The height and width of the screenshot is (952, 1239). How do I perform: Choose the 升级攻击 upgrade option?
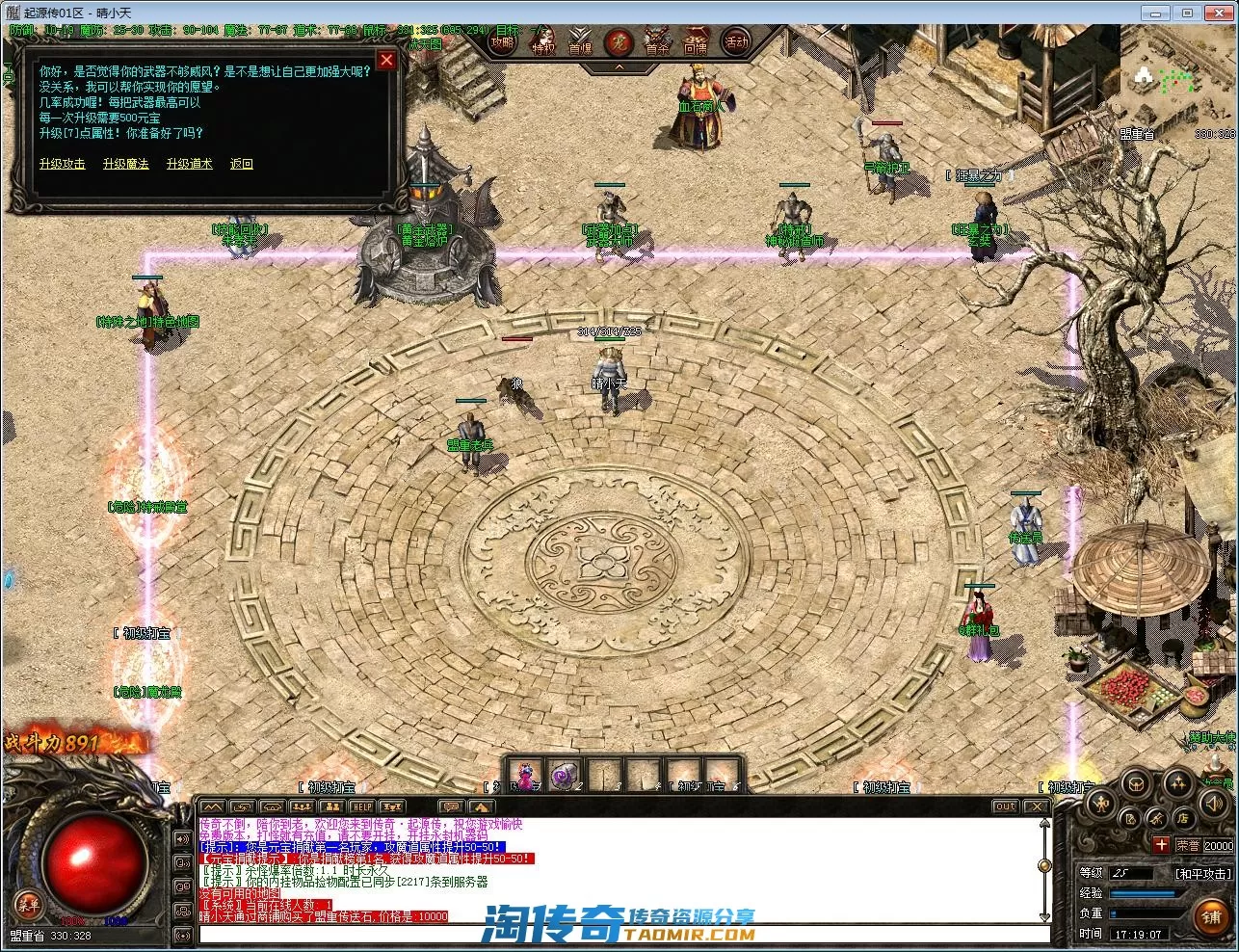click(63, 164)
